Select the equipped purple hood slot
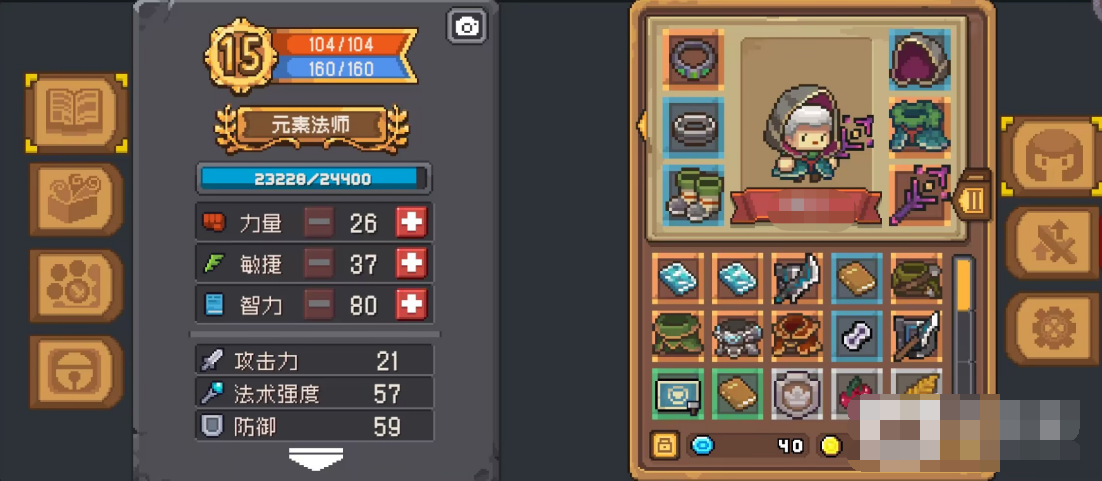The height and width of the screenshot is (481, 1102). tap(918, 59)
